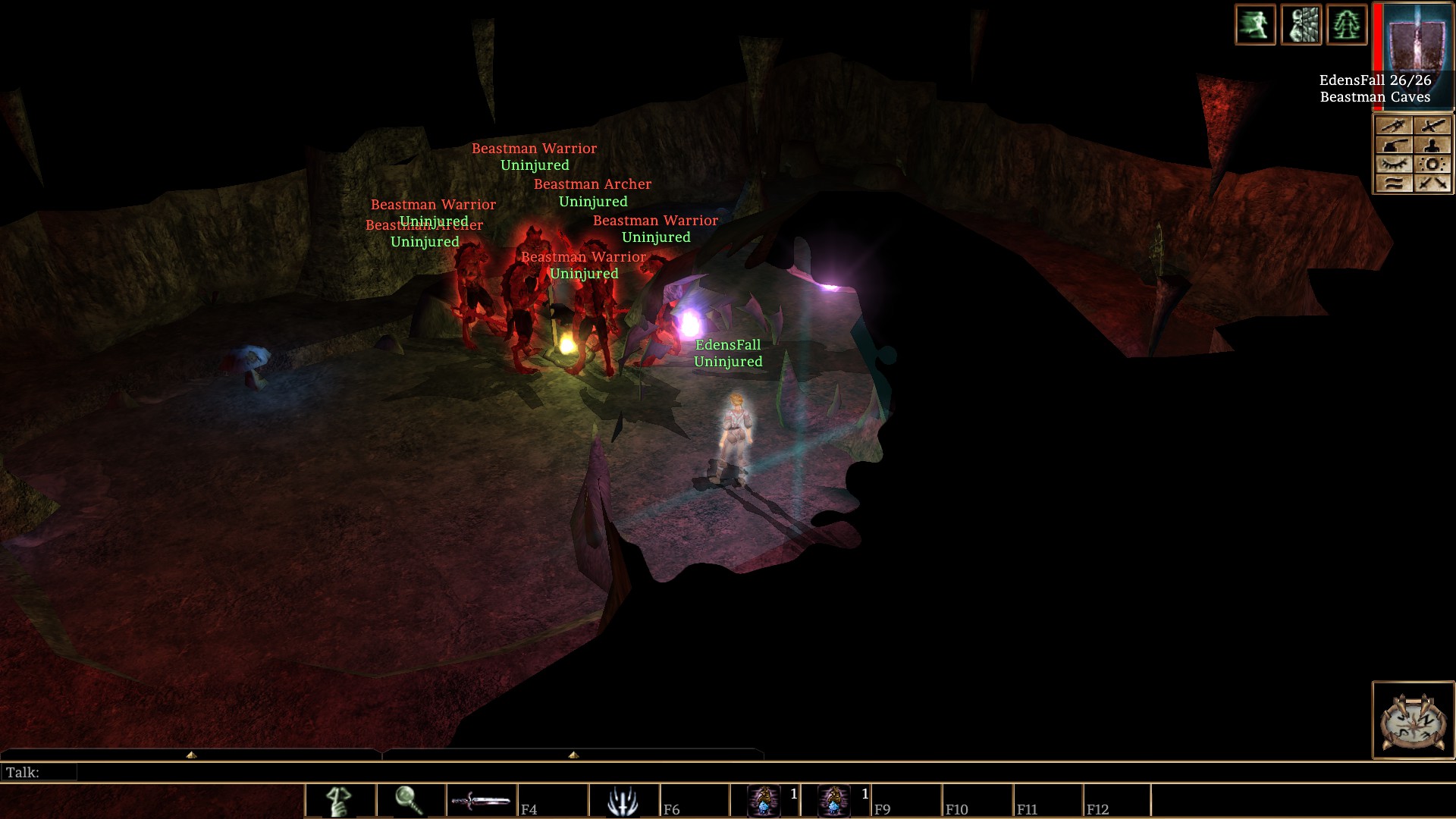This screenshot has width=1456, height=819.
Task: Click the skull and stone wall effect icon
Action: 1301,24
